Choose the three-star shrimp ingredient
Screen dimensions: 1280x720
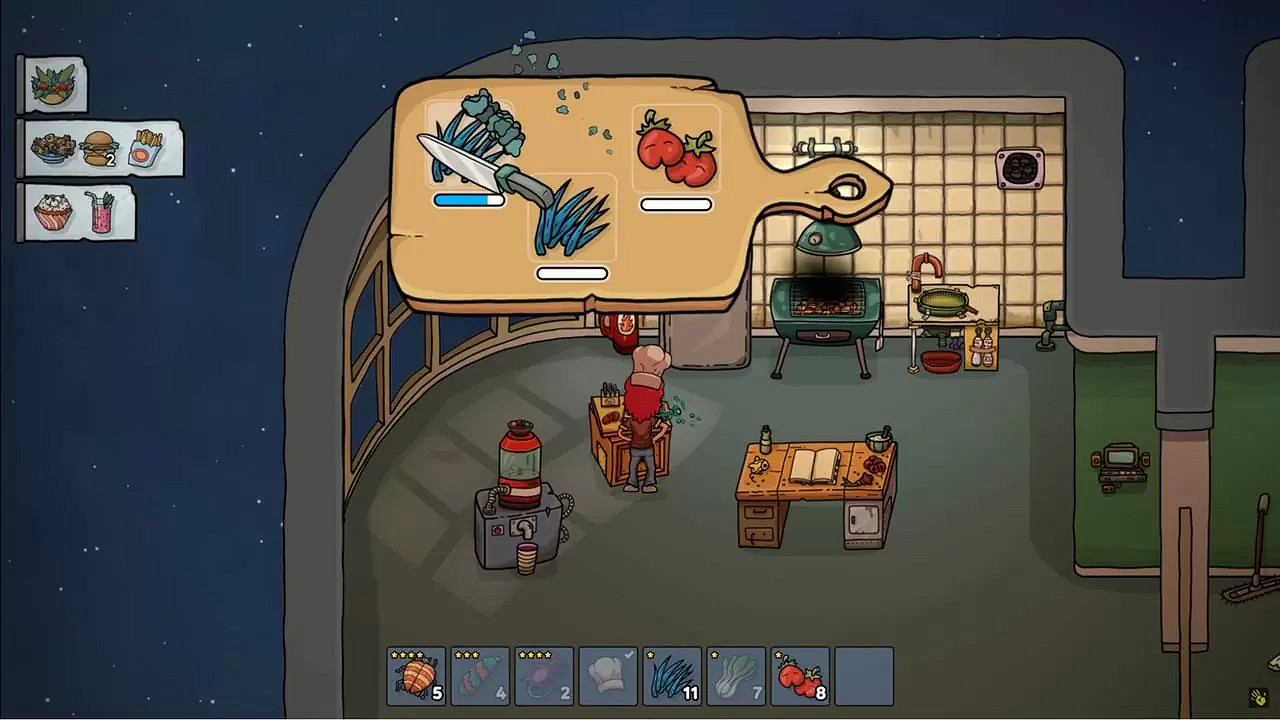pos(480,675)
